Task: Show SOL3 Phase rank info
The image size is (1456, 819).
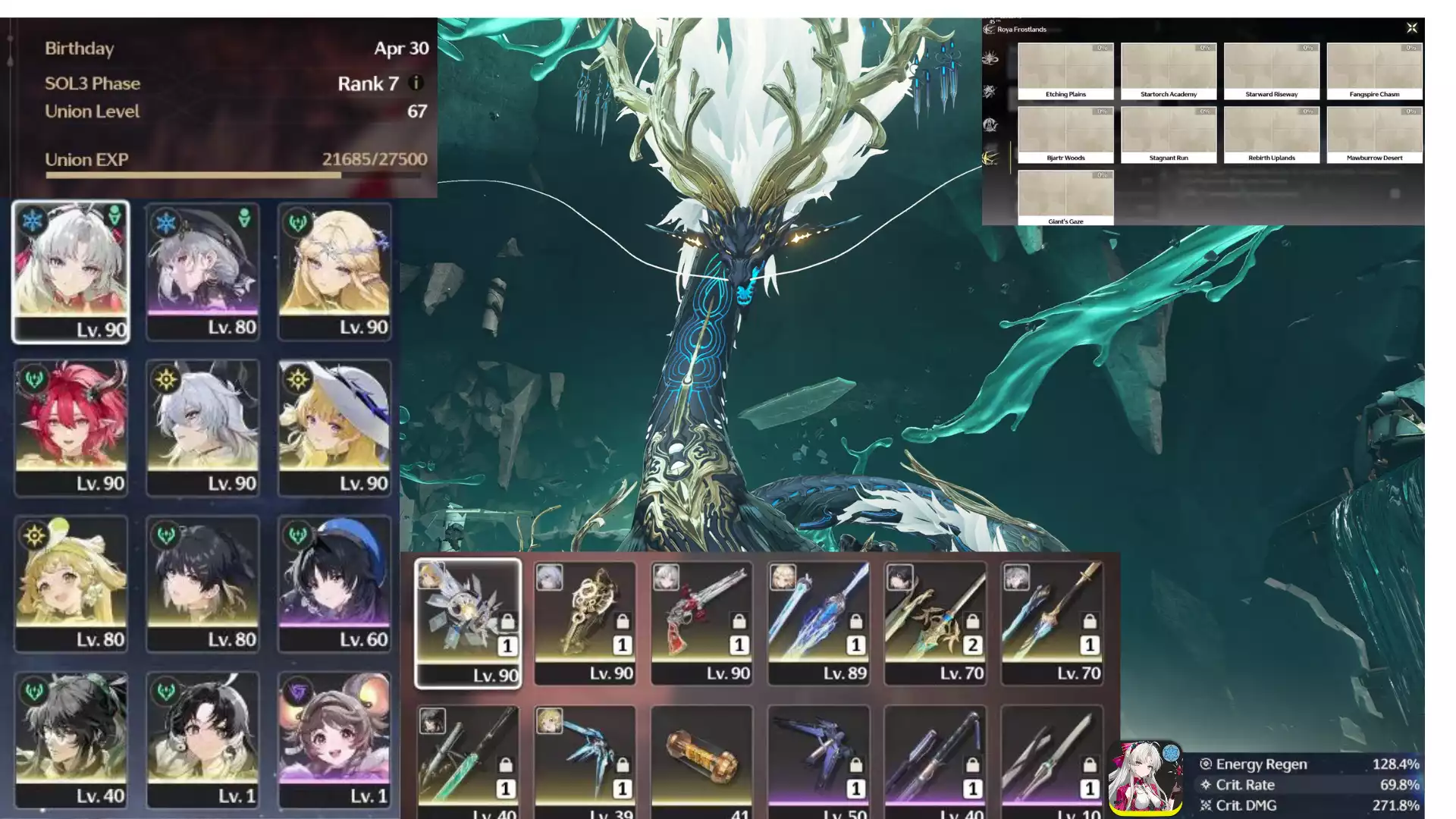Action: 416,83
